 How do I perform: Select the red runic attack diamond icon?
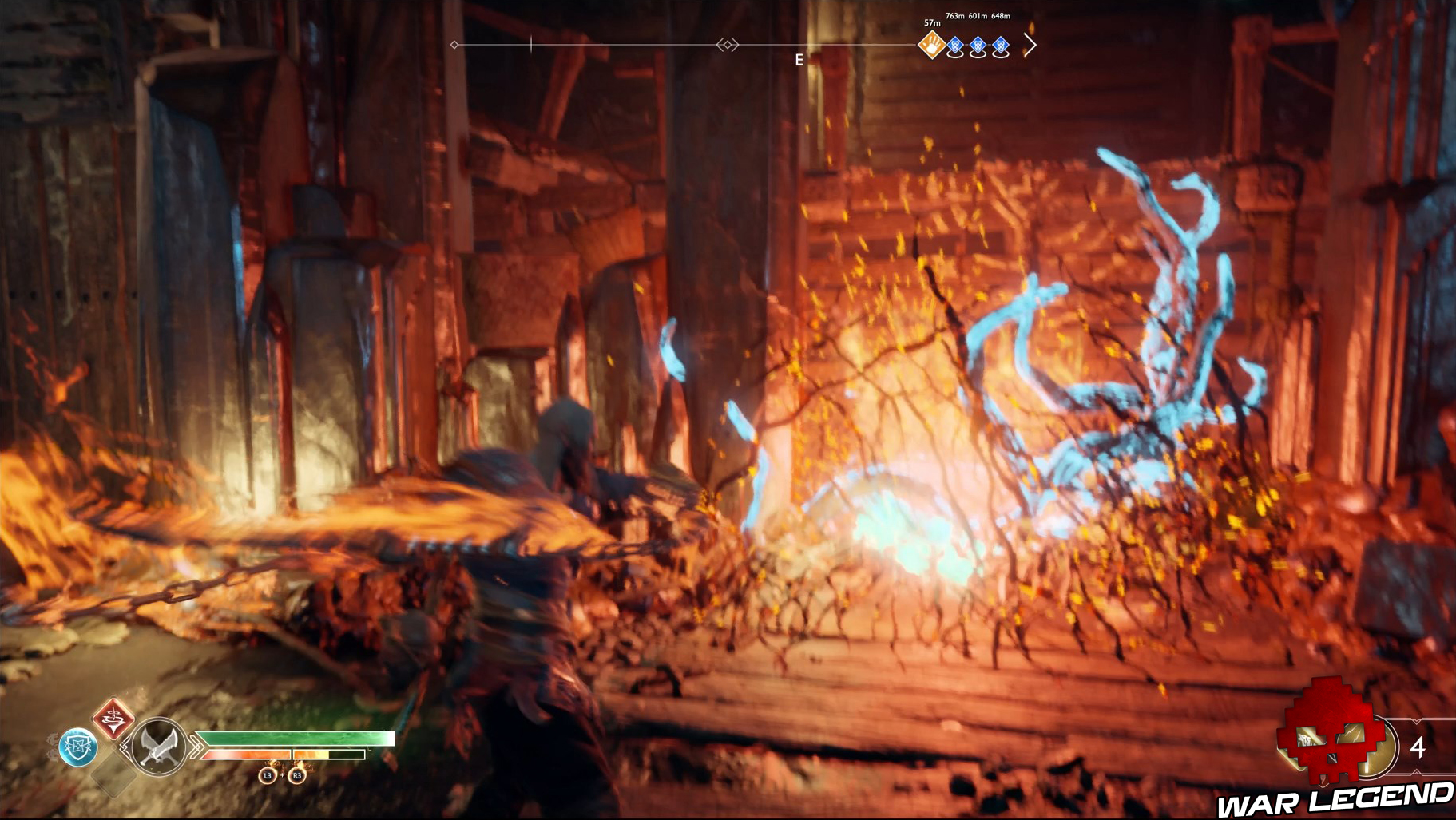[x=114, y=721]
